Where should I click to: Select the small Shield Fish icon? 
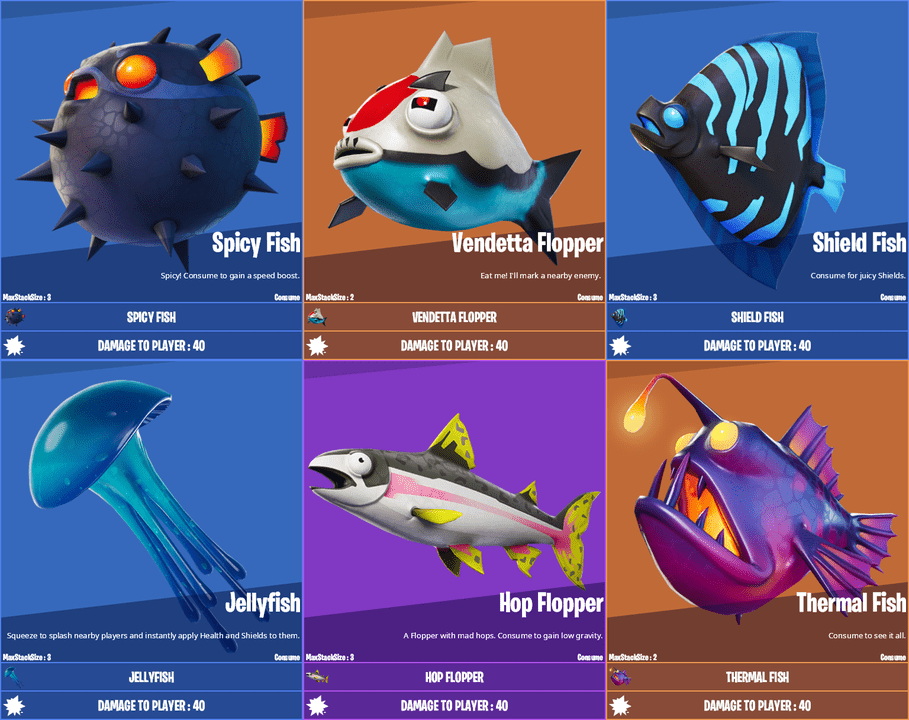click(x=621, y=317)
